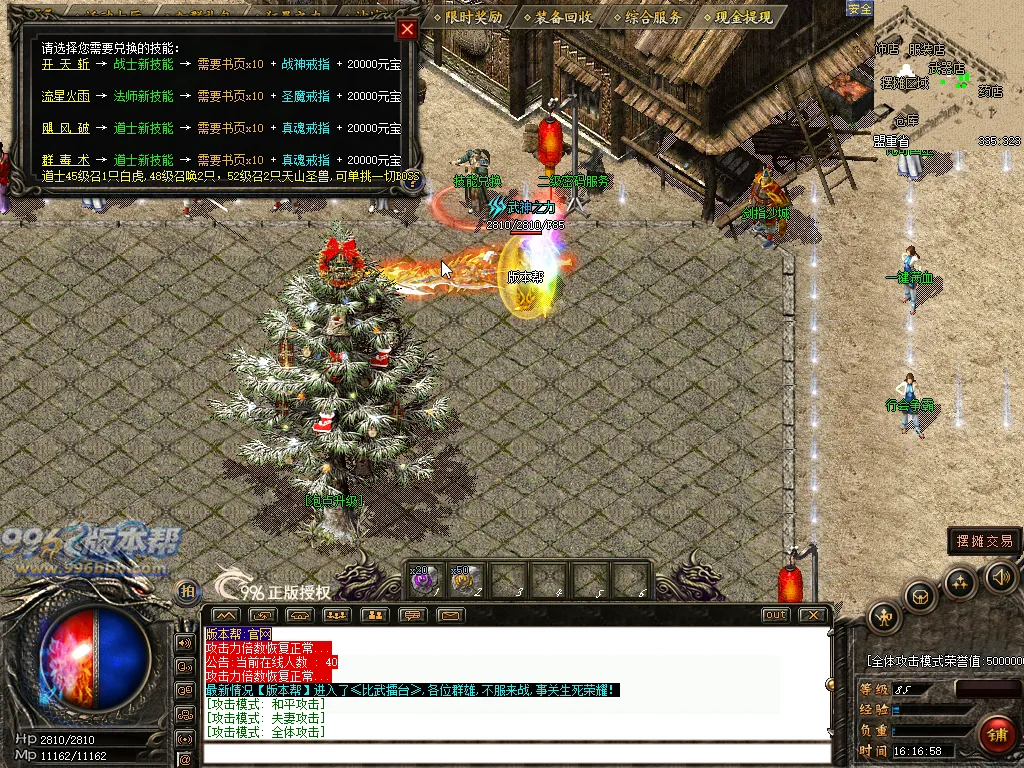Choose the 开天斩 warrior skill link

[x=66, y=64]
